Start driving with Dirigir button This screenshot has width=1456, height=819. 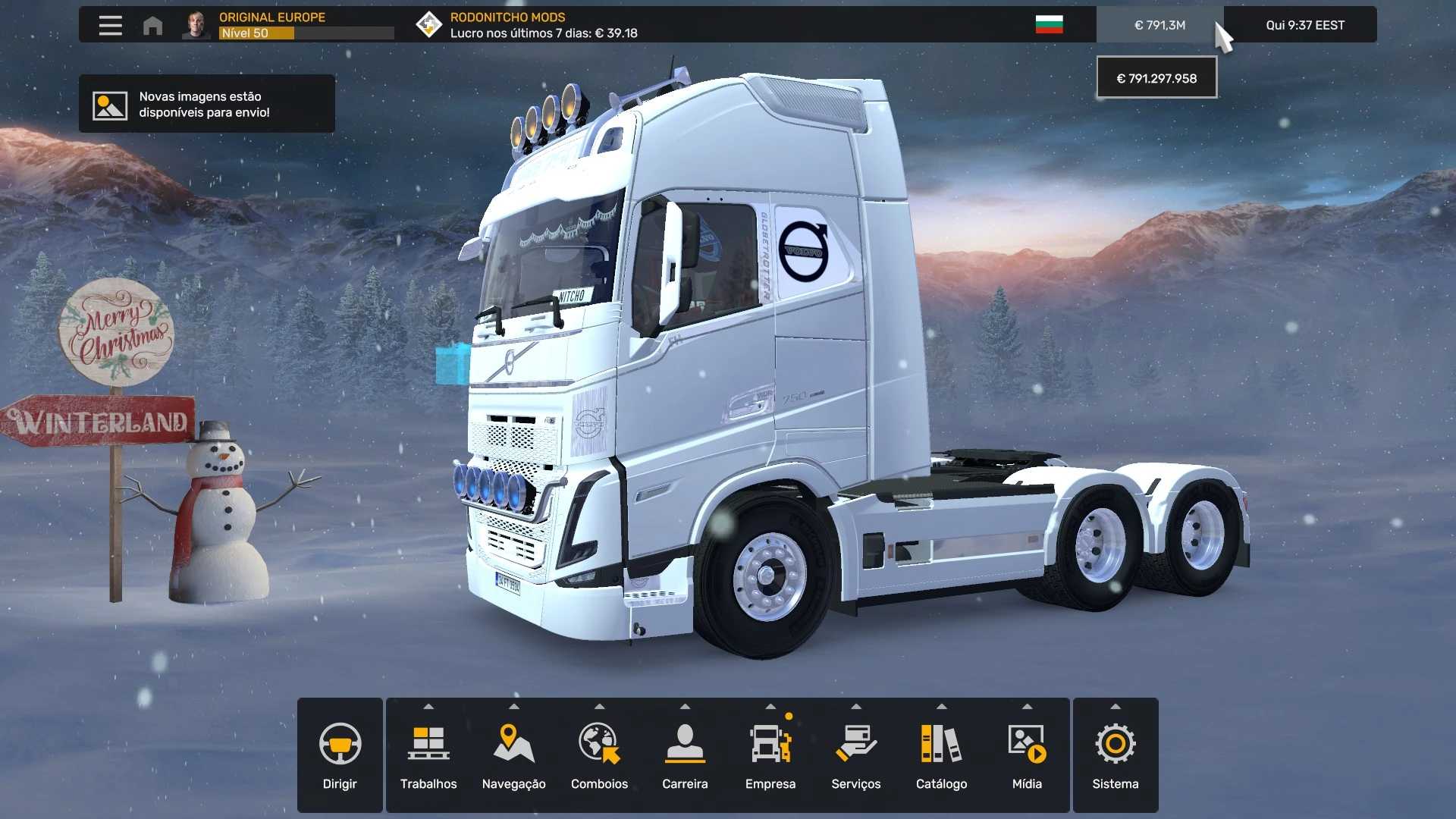(340, 755)
